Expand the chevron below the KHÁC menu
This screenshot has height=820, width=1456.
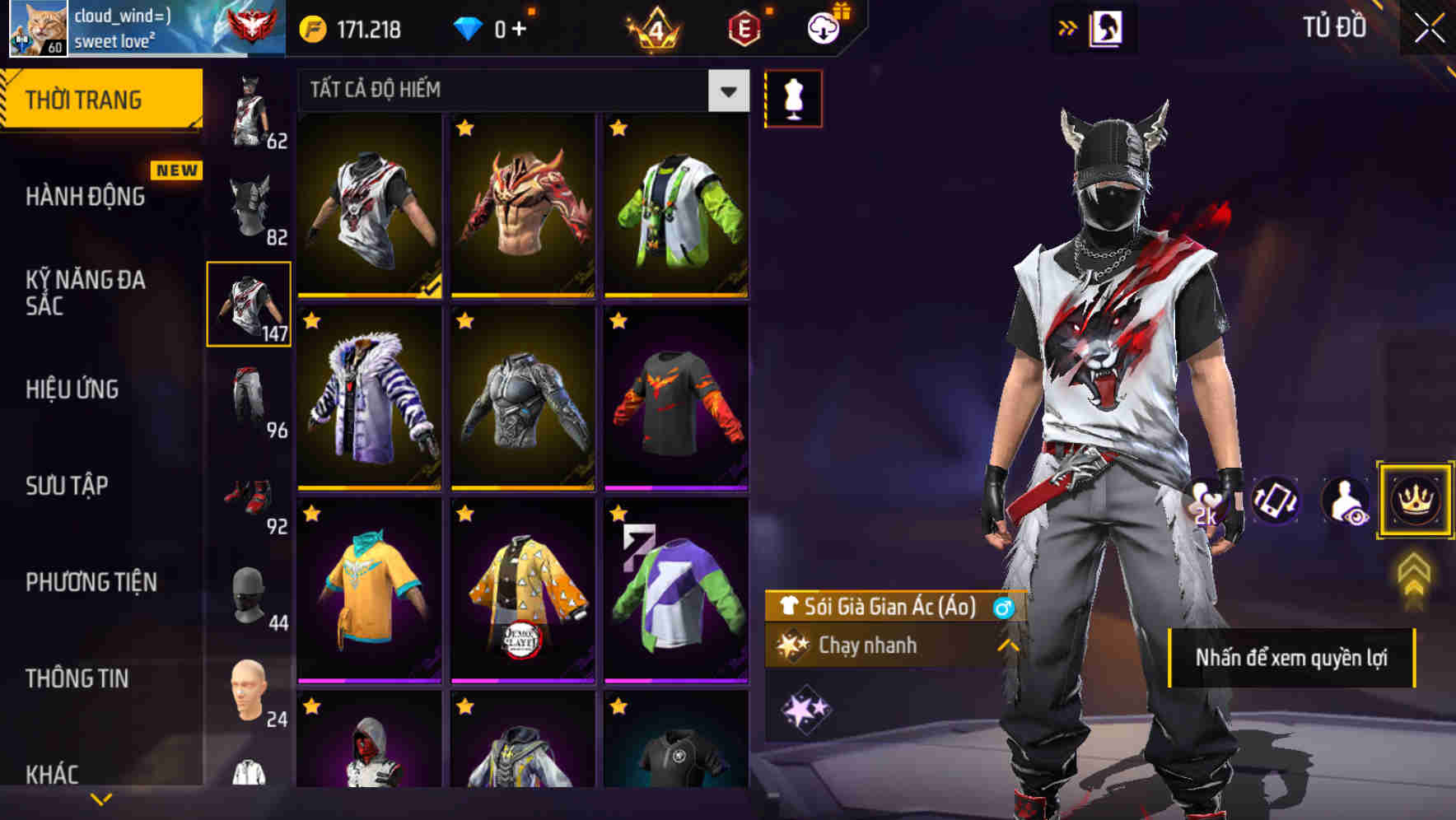tap(101, 797)
